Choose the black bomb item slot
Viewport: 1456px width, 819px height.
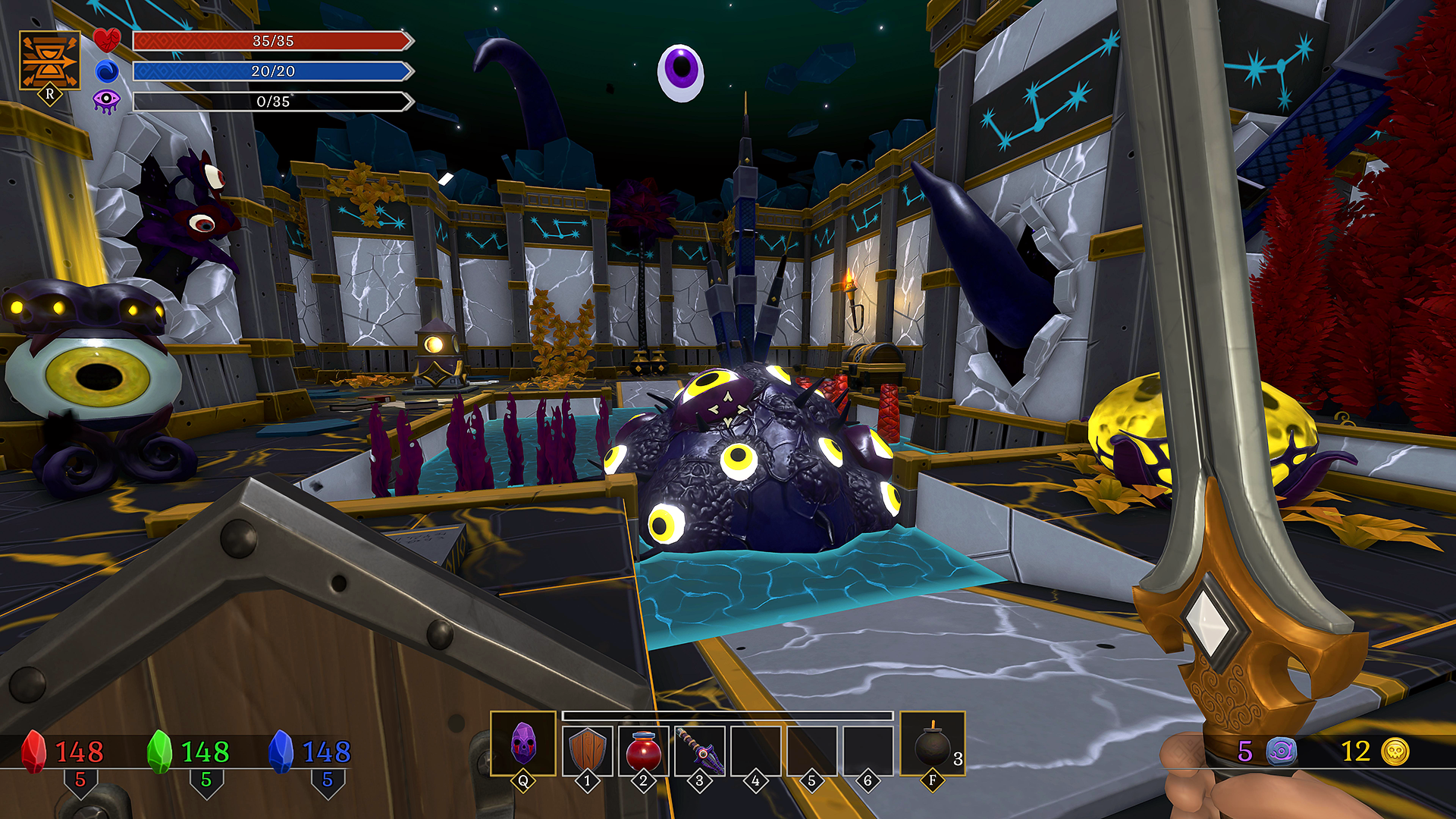click(932, 745)
